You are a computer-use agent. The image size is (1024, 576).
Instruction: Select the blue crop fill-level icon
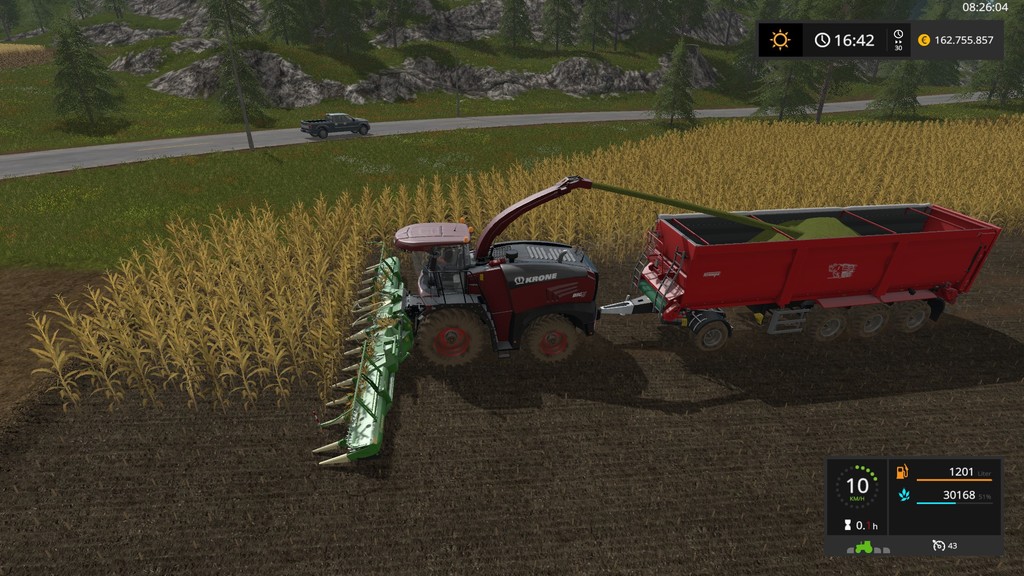(903, 495)
